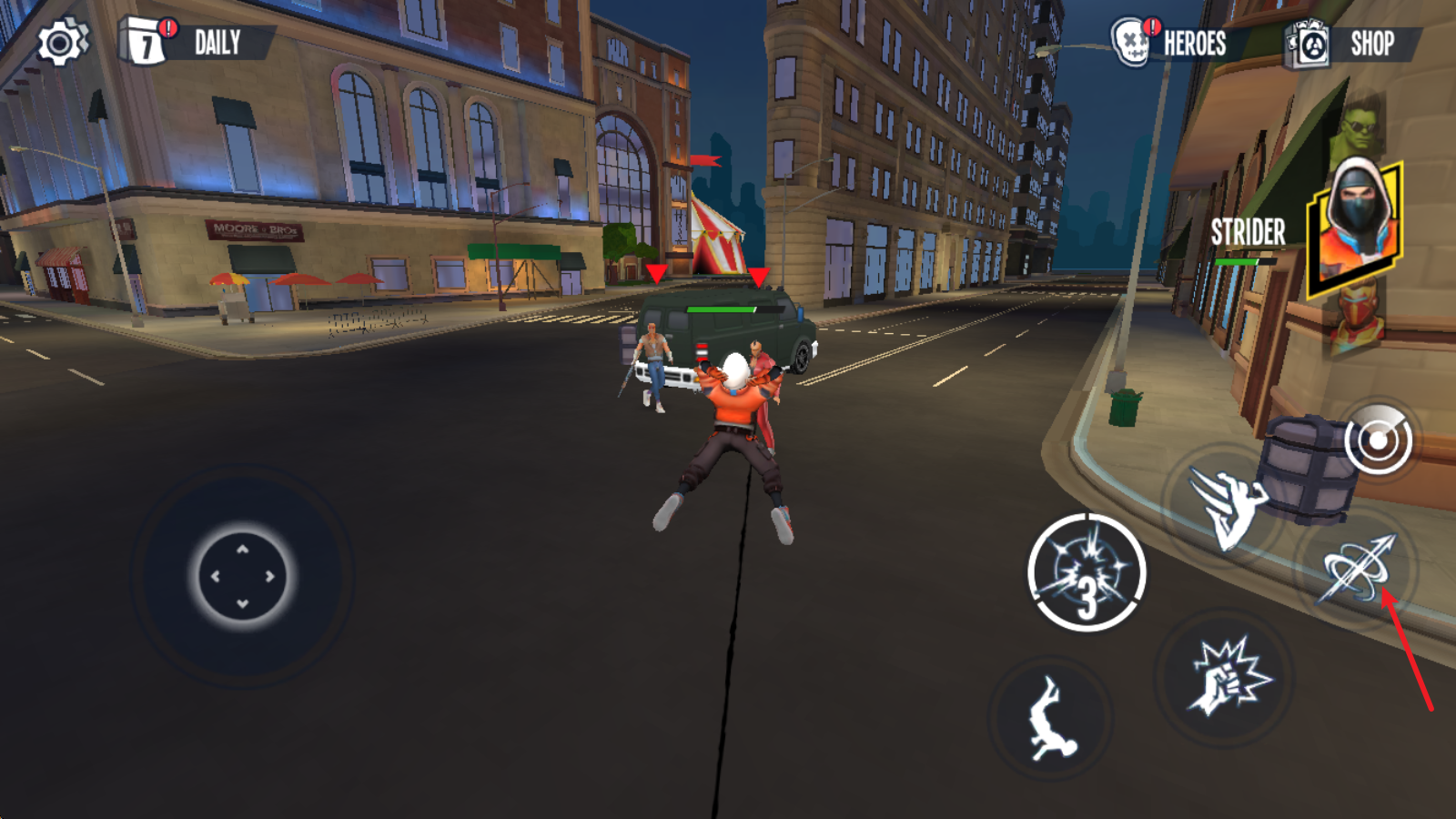Open the settings gear menu
1456x819 pixels.
click(61, 43)
